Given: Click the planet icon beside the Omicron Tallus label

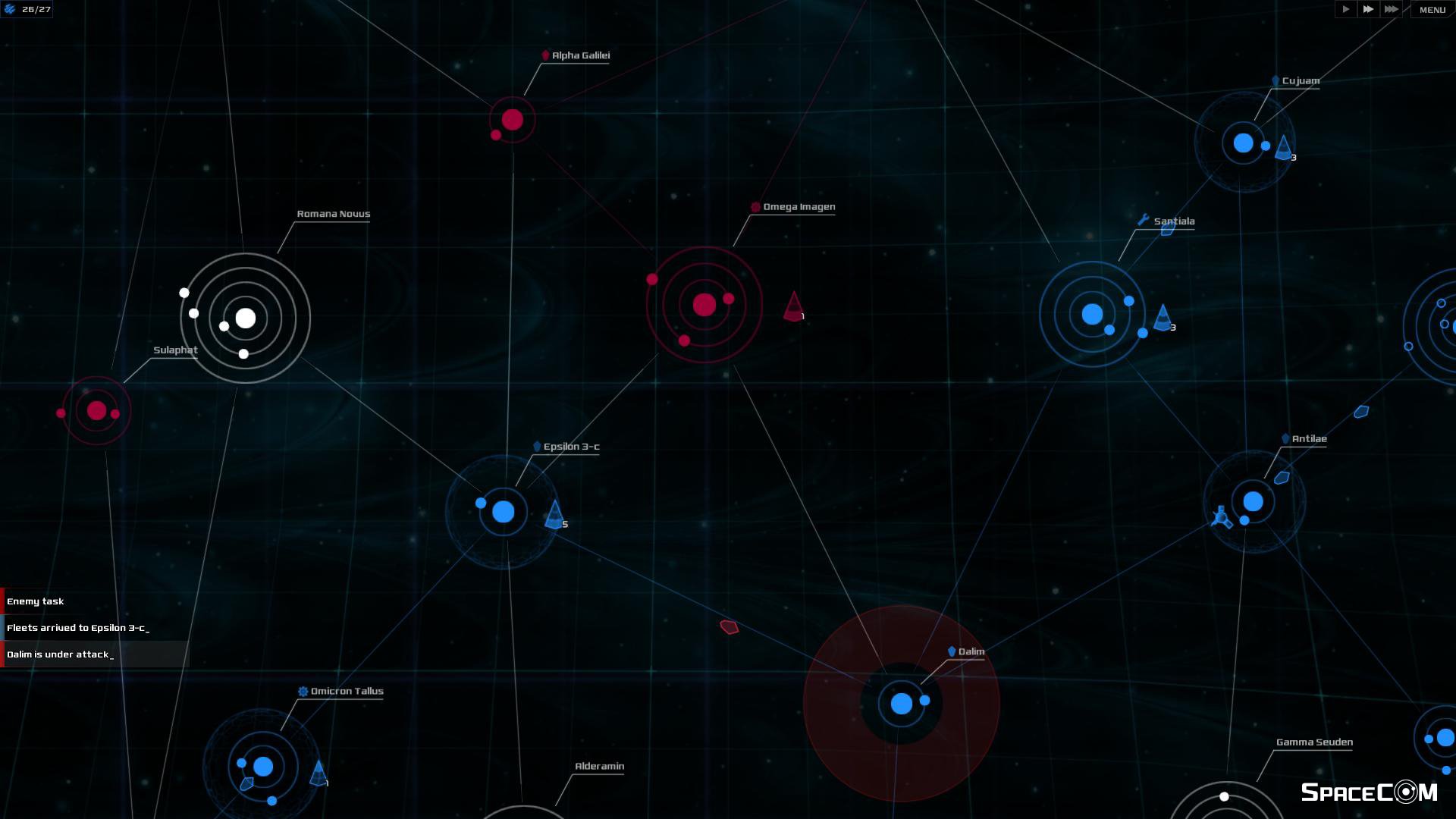Looking at the screenshot, I should [x=304, y=691].
